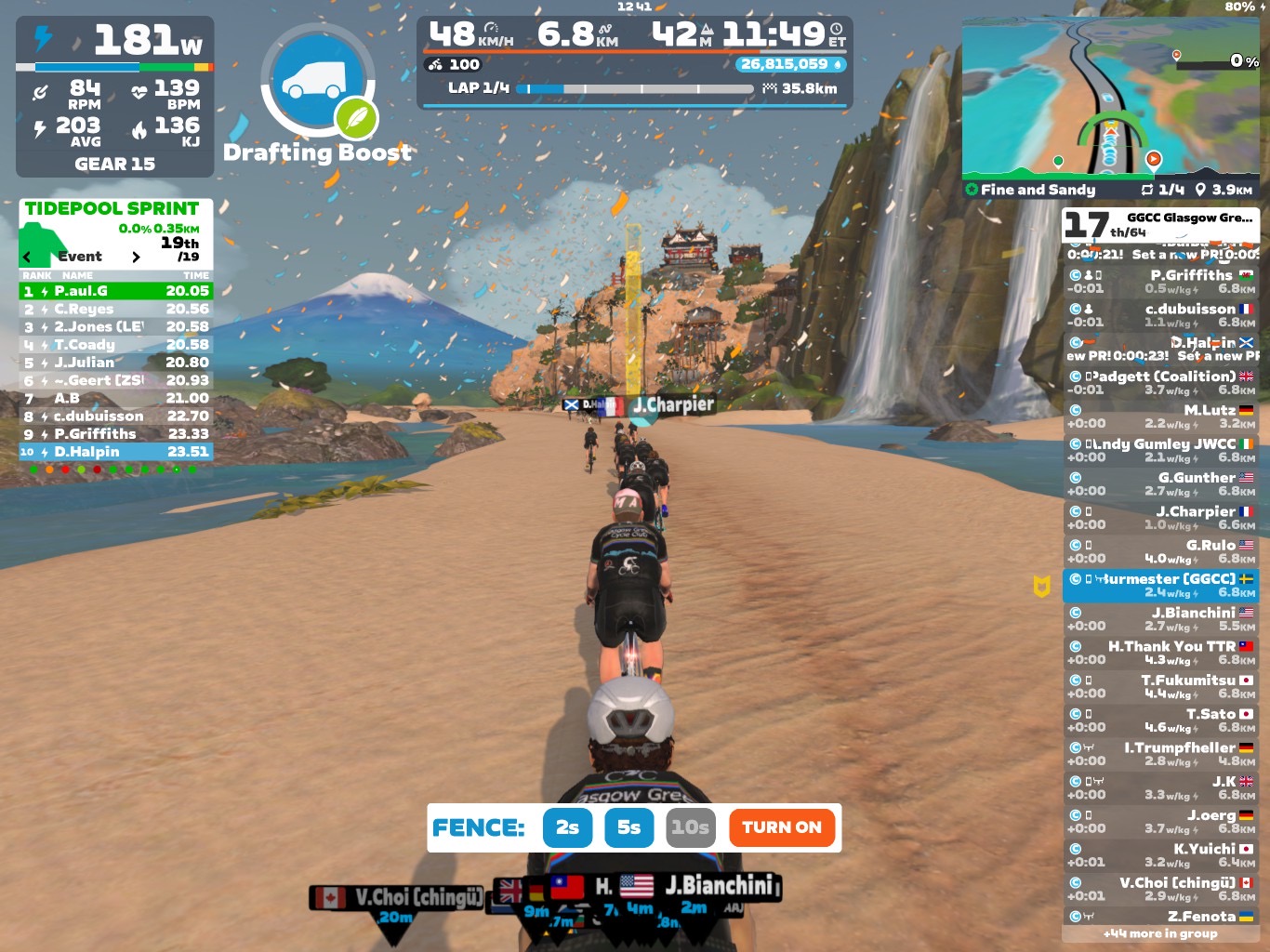Select P.aul.G in the sprint leaderboard
This screenshot has width=1270, height=952.
tap(116, 291)
